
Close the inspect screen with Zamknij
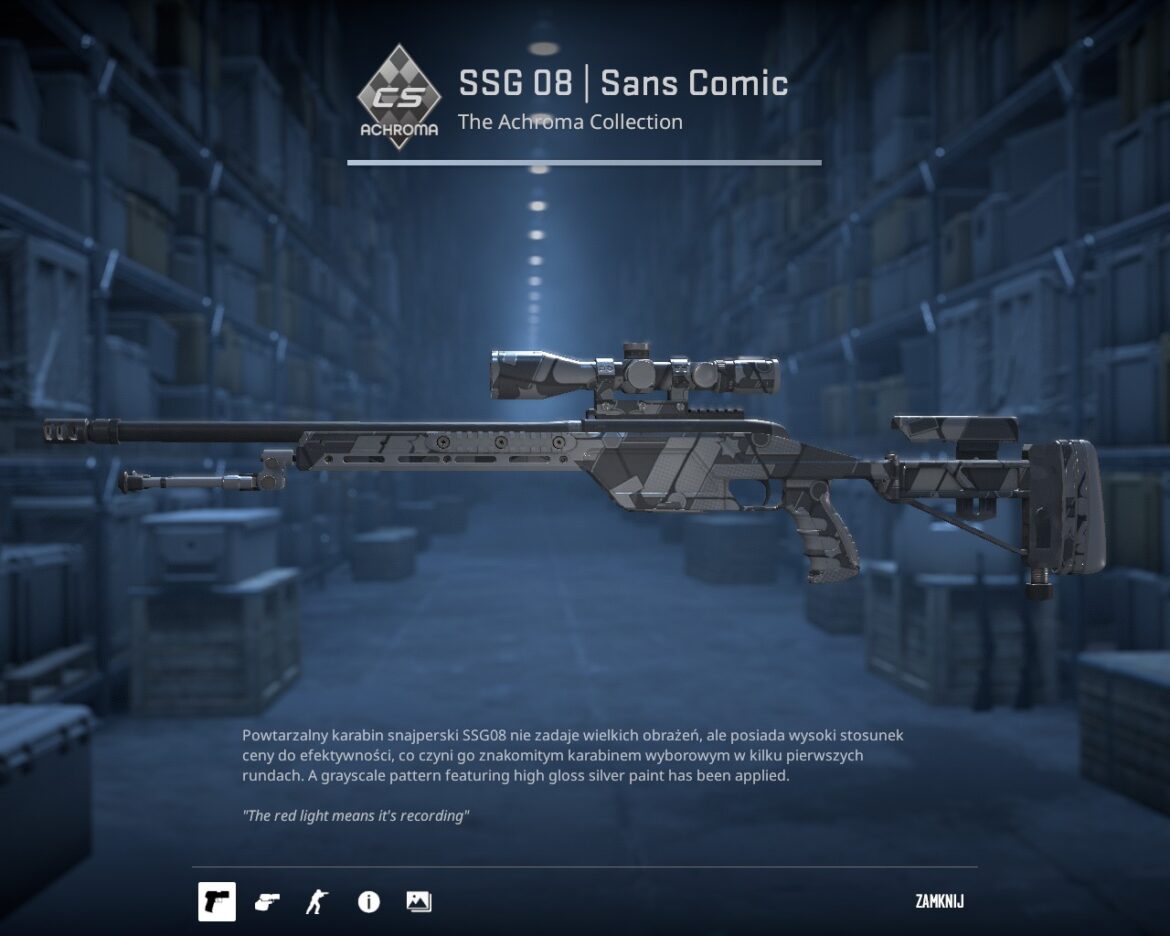click(939, 902)
